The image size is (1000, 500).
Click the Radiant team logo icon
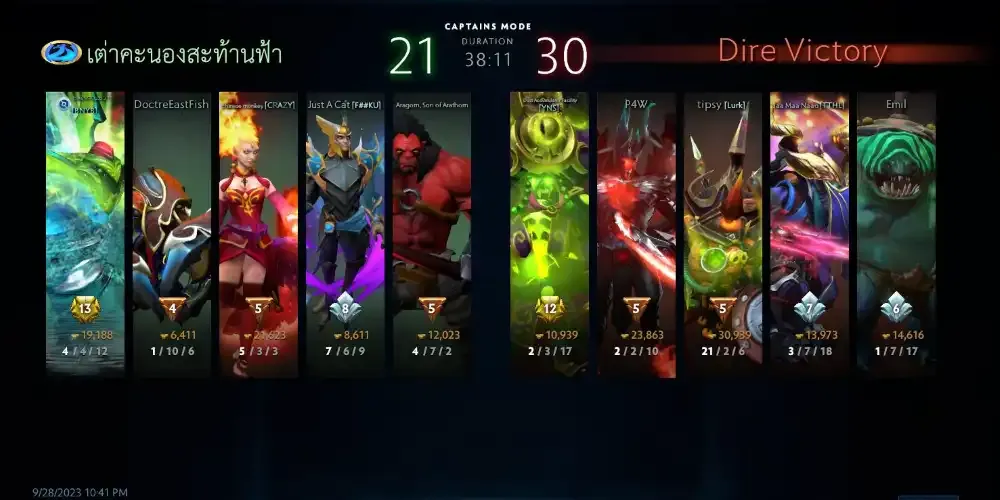(x=60, y=52)
